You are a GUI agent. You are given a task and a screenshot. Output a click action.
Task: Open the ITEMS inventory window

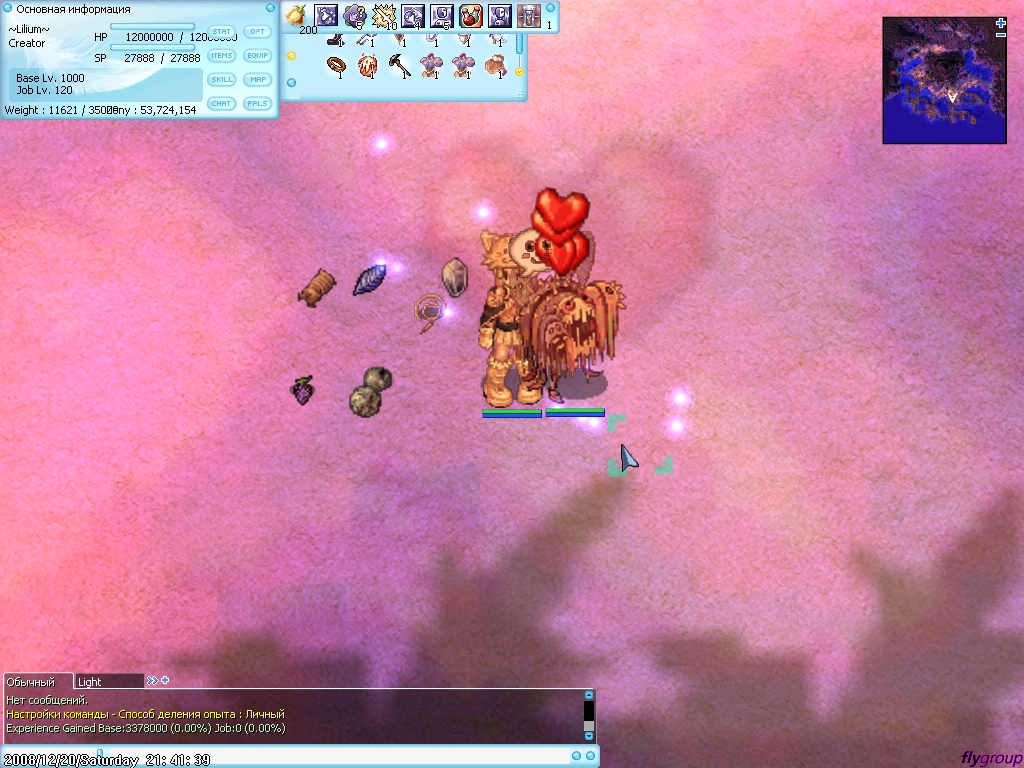click(x=222, y=56)
